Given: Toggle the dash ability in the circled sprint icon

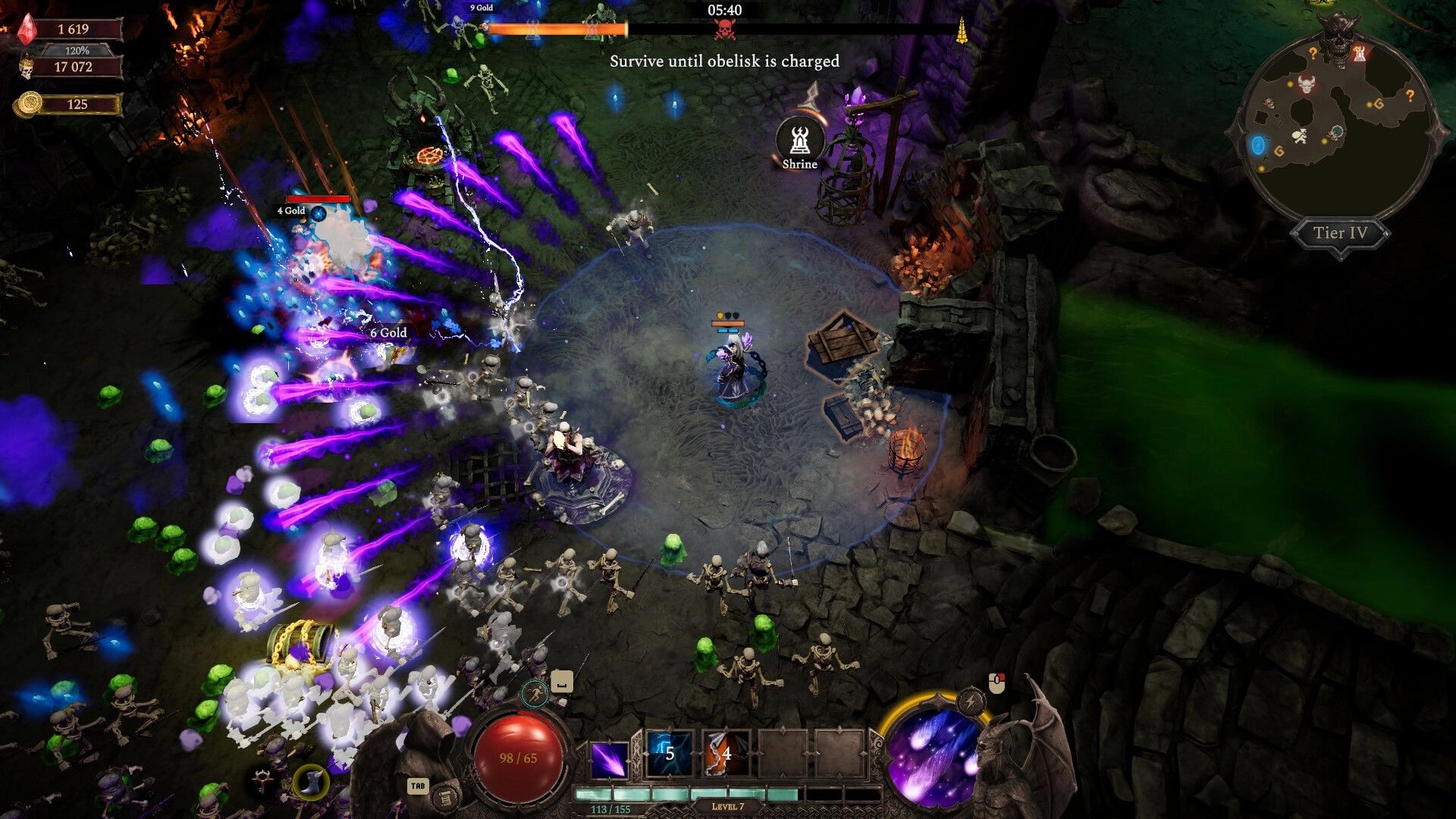Looking at the screenshot, I should [535, 694].
